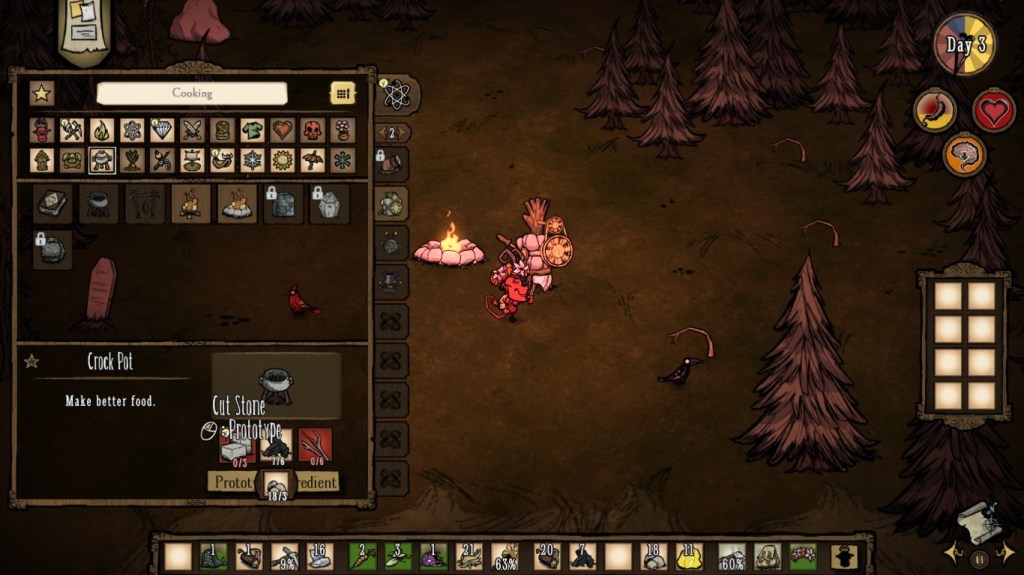Click the Cooking search field
Image resolution: width=1024 pixels, height=575 pixels.
(x=191, y=93)
